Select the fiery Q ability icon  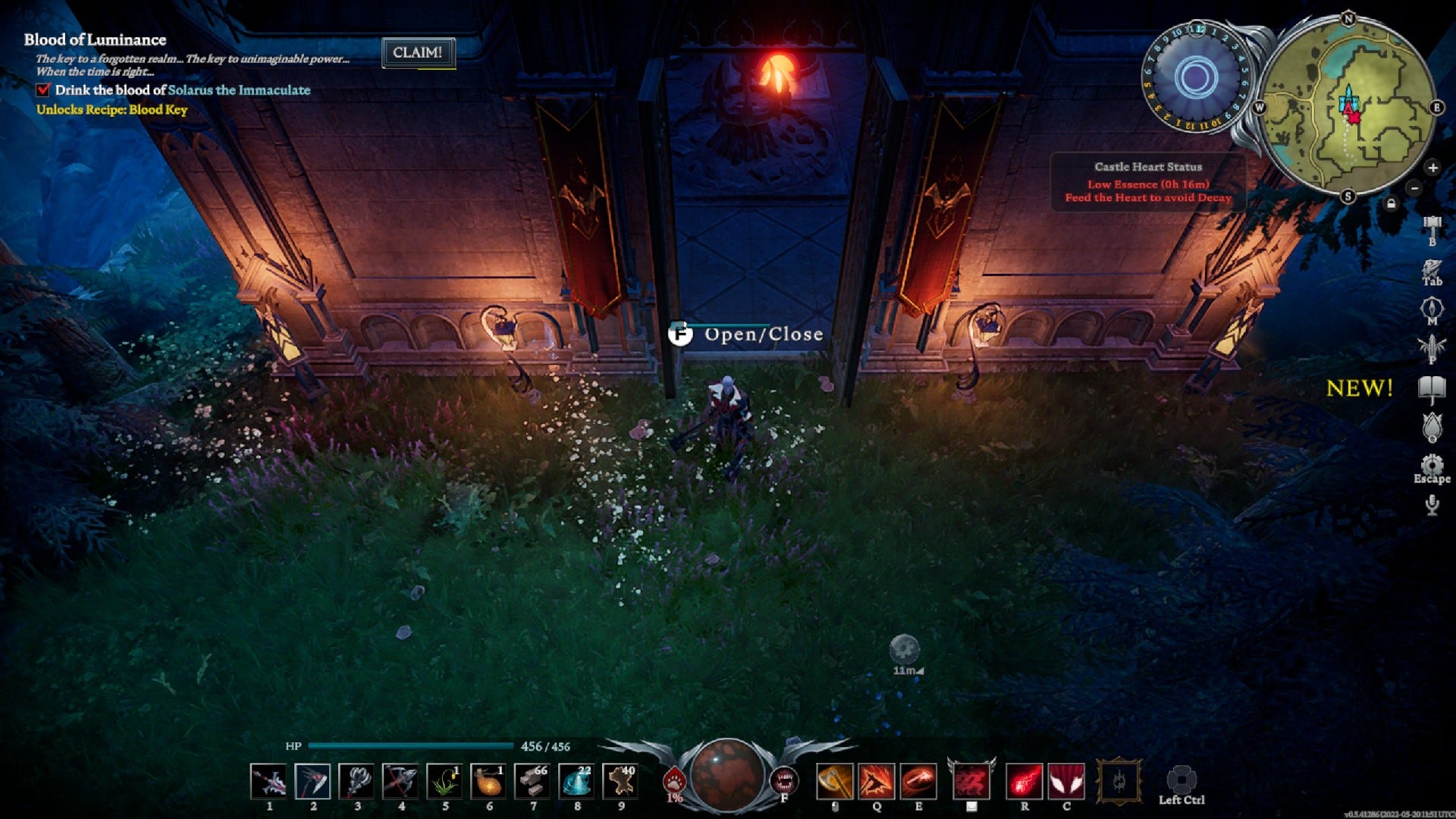877,780
